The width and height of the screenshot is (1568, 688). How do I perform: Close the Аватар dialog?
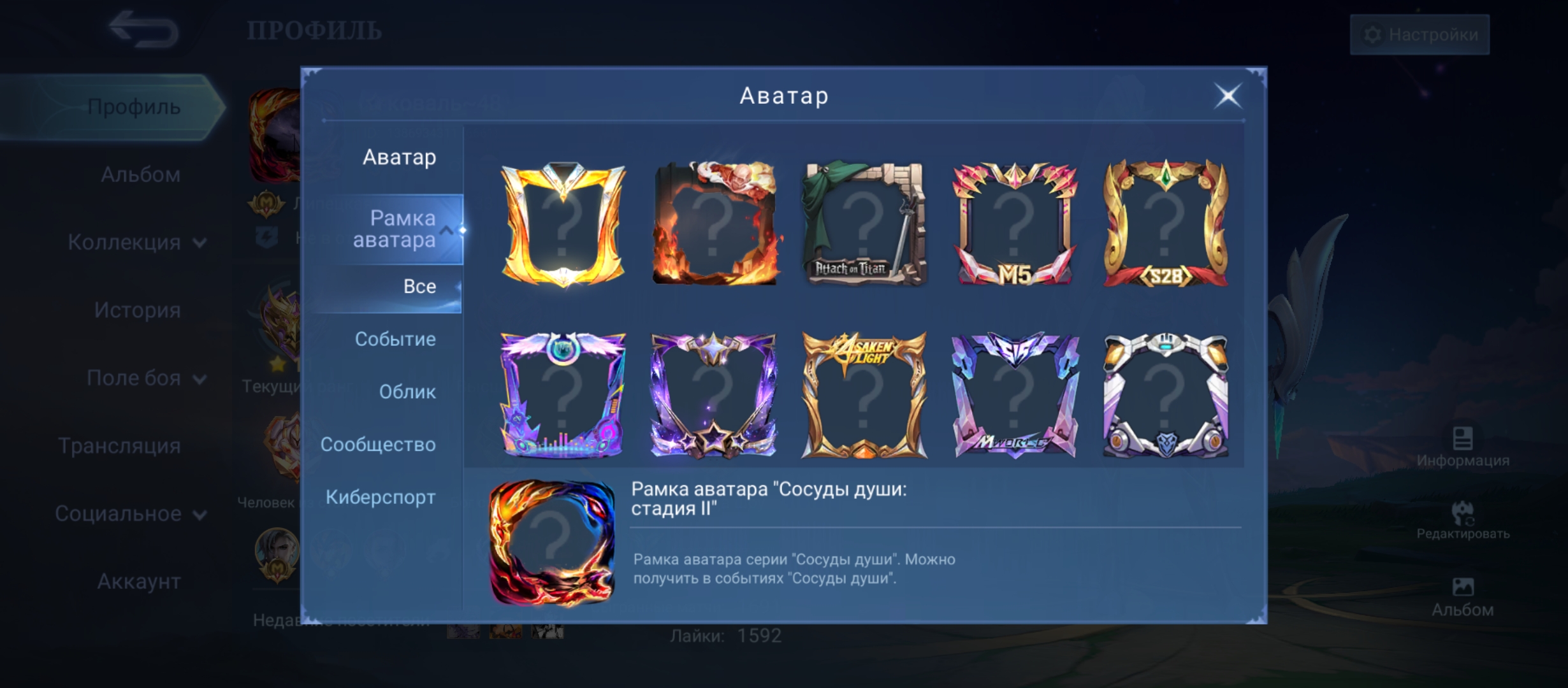tap(1228, 97)
